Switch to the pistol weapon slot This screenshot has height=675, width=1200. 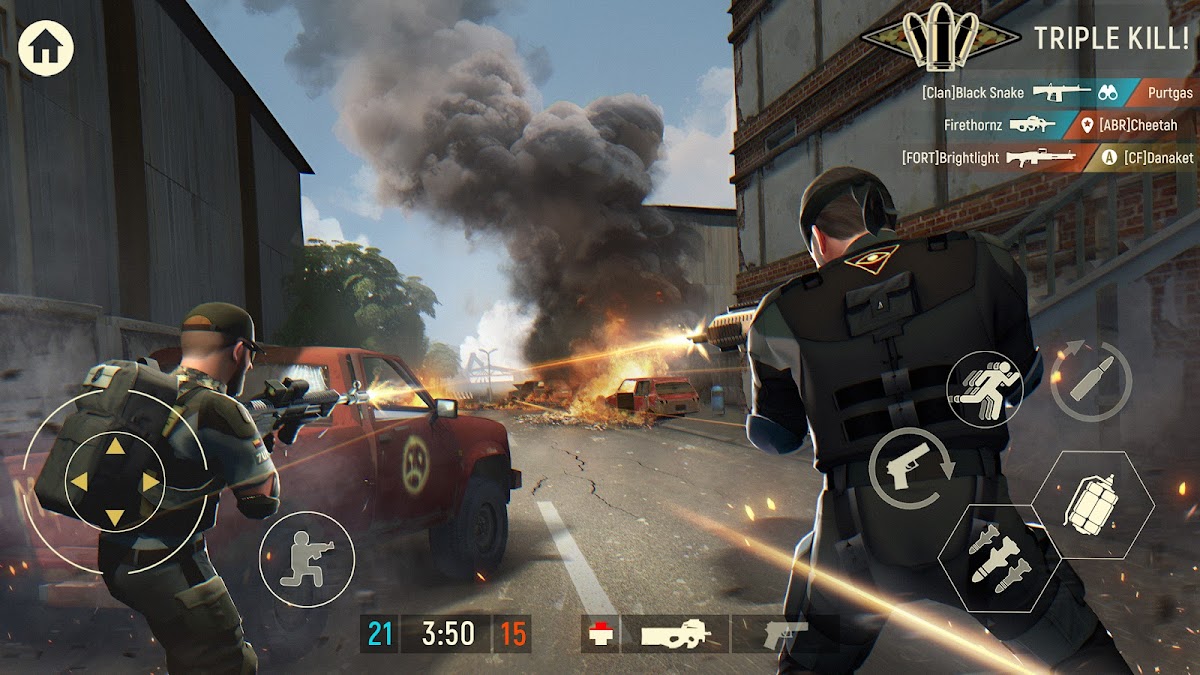click(784, 633)
